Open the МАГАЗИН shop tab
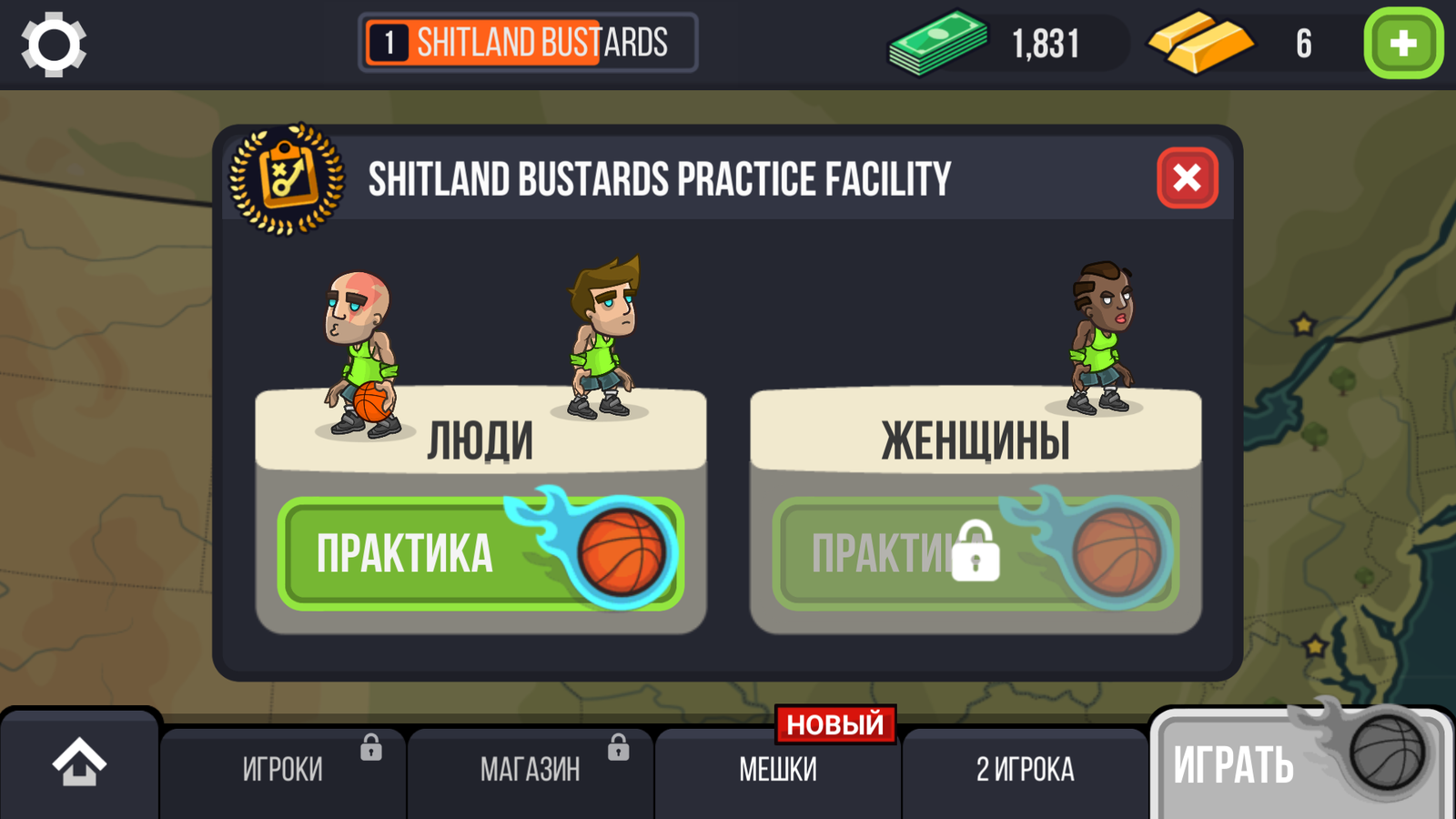Viewport: 1456px width, 819px height. (x=531, y=771)
